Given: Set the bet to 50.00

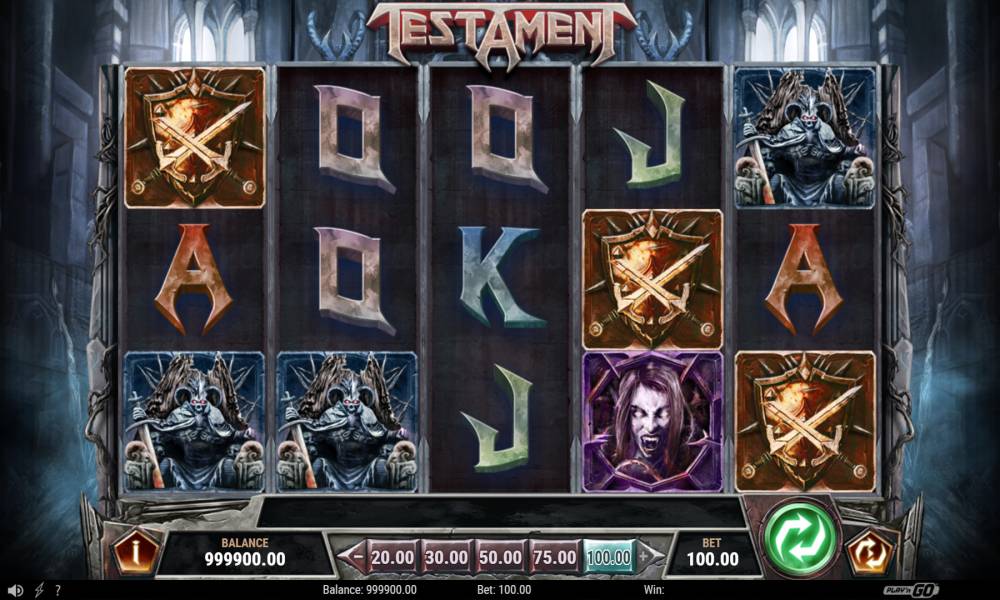Looking at the screenshot, I should [500, 555].
